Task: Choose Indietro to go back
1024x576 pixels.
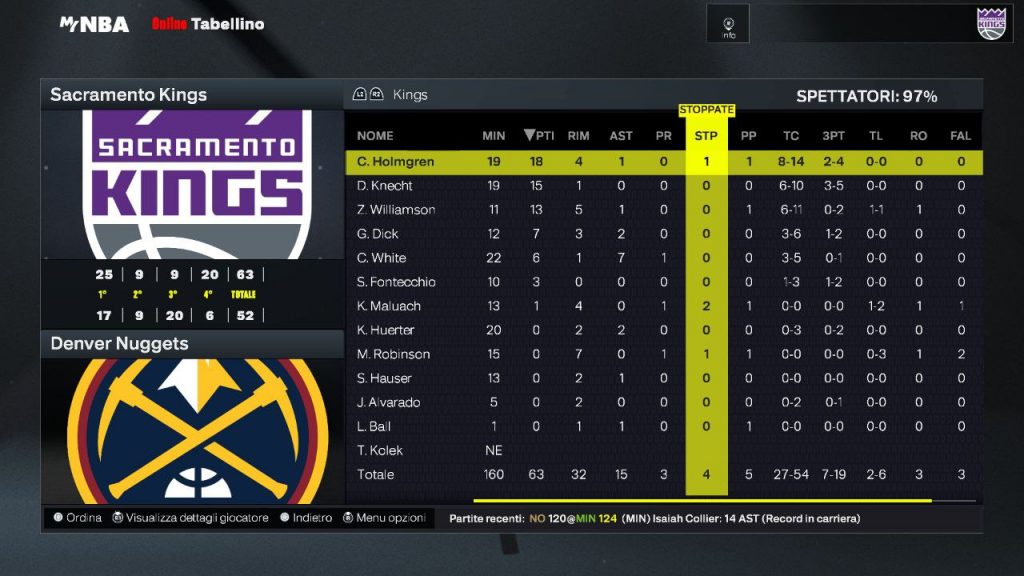Action: coord(306,518)
